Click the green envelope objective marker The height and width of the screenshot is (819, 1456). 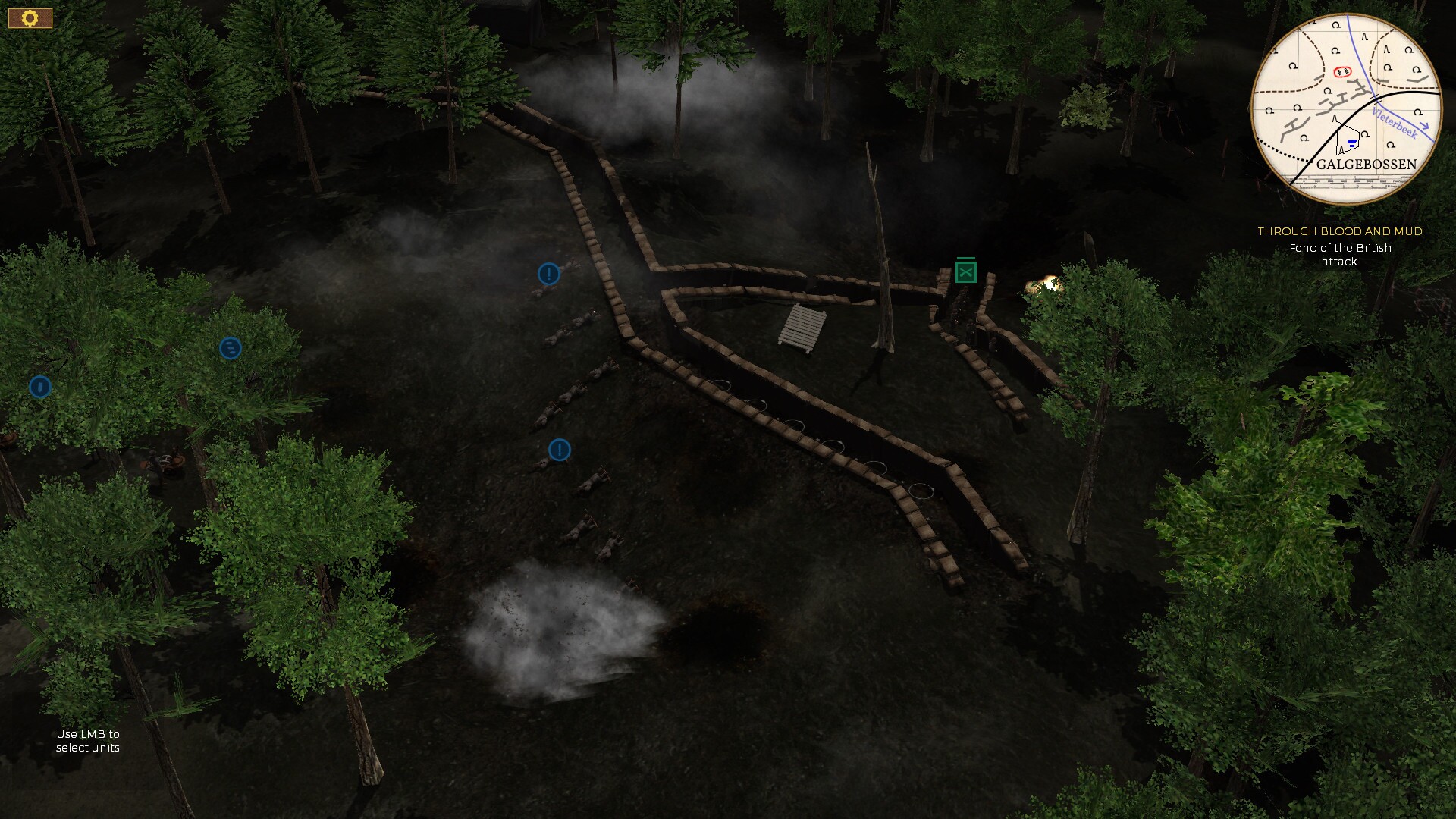pyautogui.click(x=965, y=271)
